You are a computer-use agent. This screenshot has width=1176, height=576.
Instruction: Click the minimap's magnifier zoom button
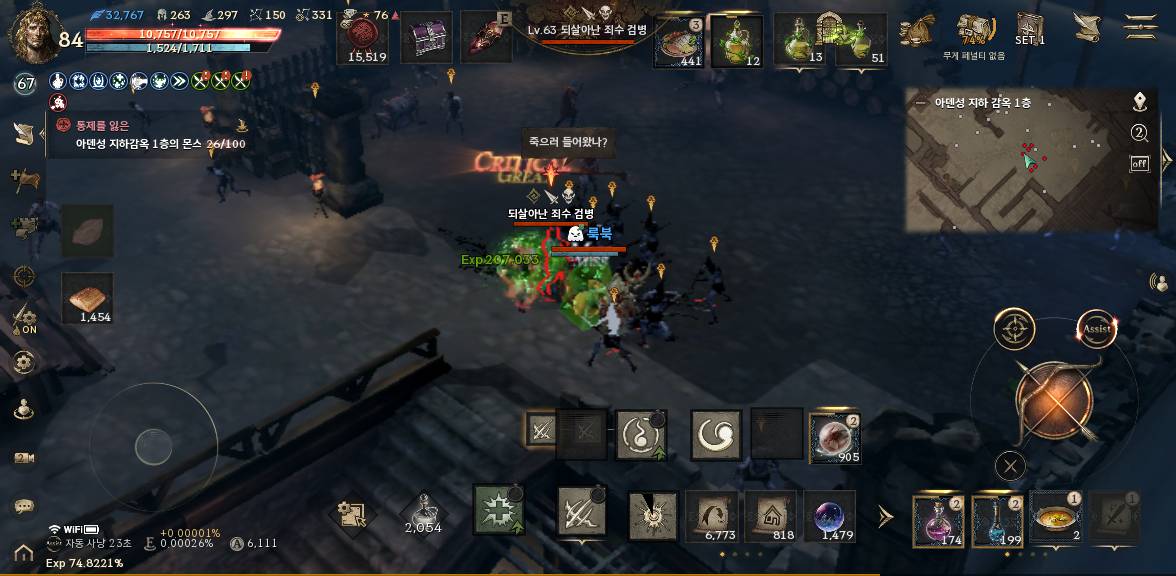click(1139, 134)
